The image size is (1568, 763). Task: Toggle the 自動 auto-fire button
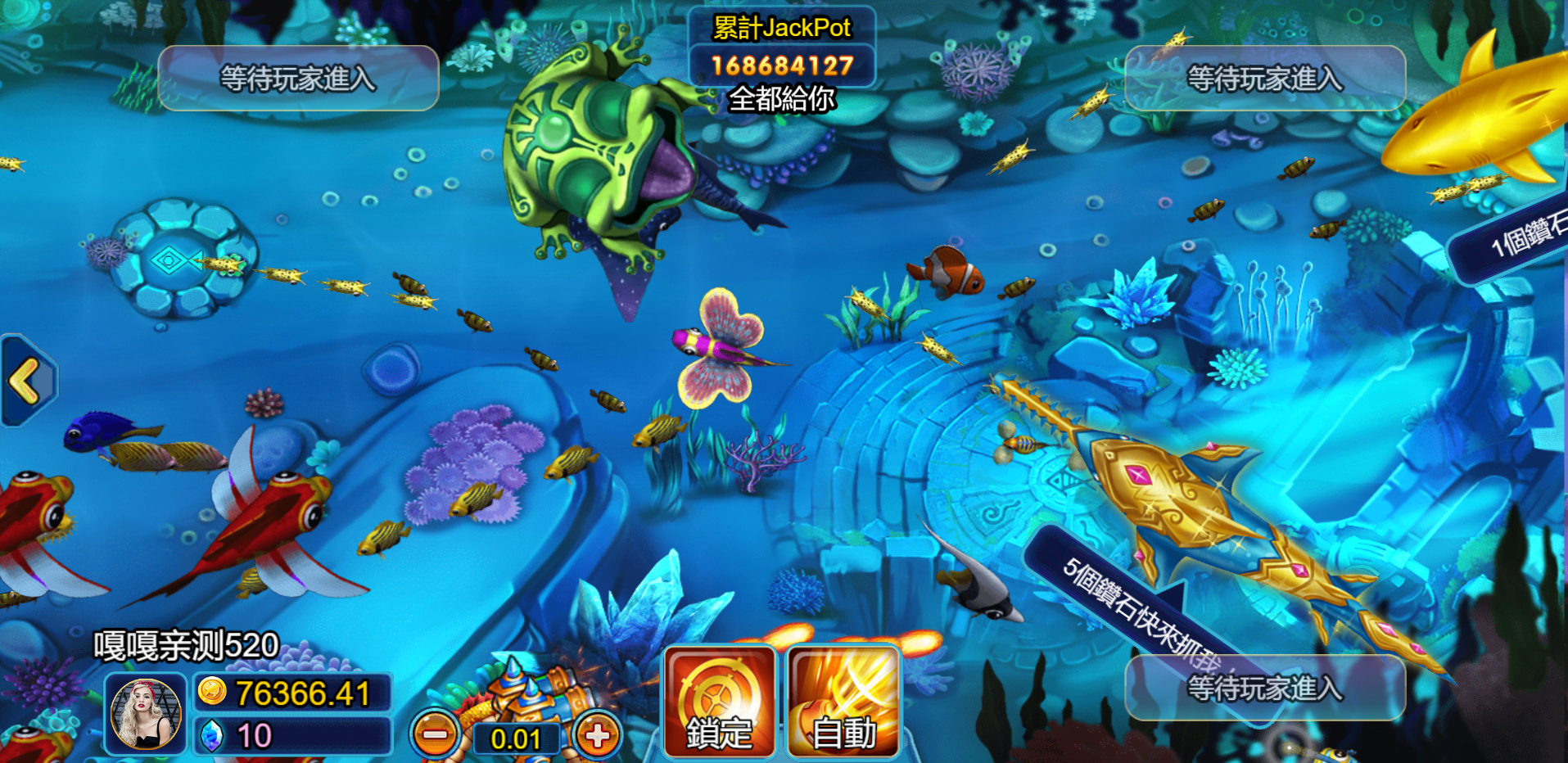843,702
